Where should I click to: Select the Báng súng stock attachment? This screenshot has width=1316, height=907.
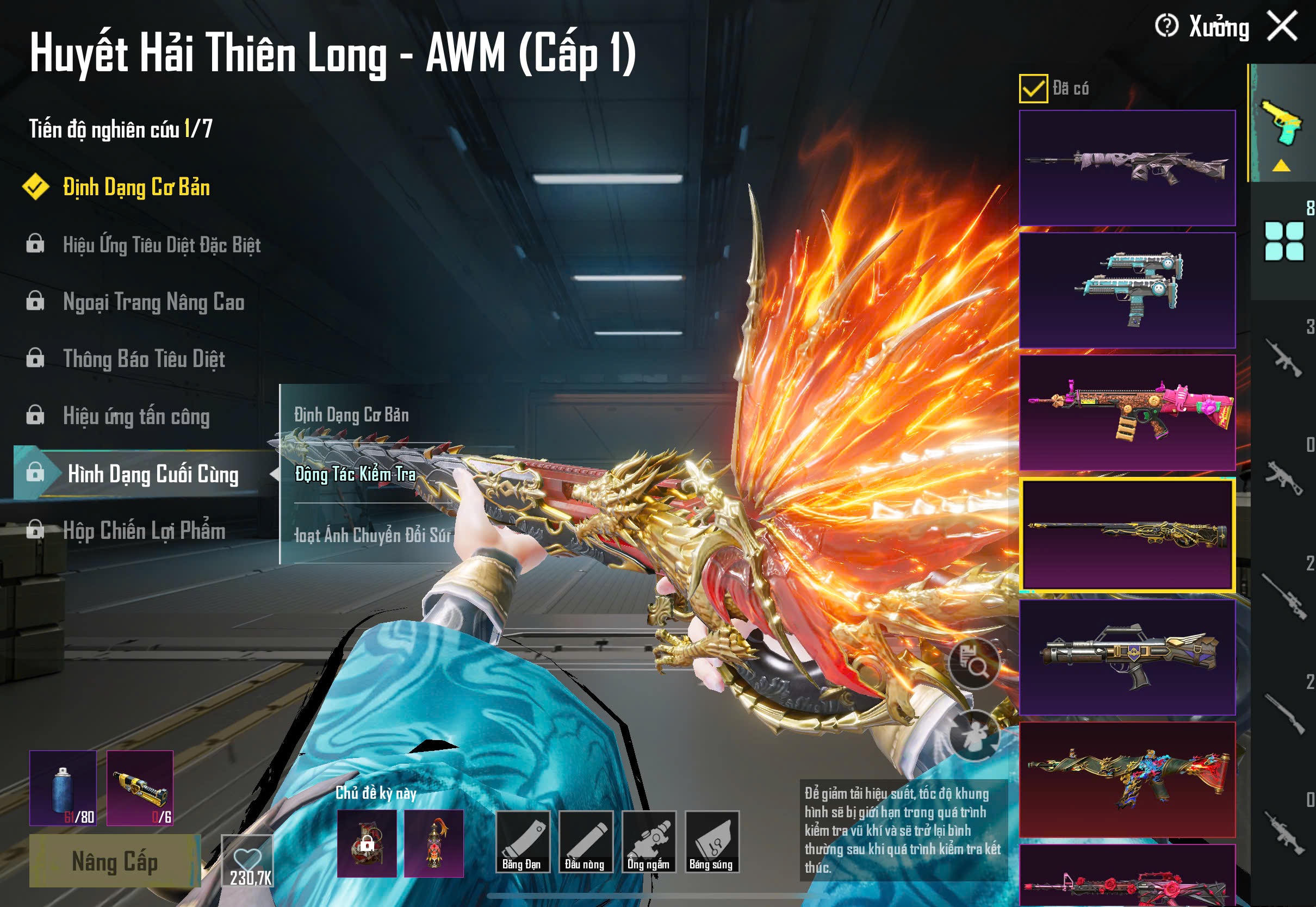pyautogui.click(x=711, y=842)
